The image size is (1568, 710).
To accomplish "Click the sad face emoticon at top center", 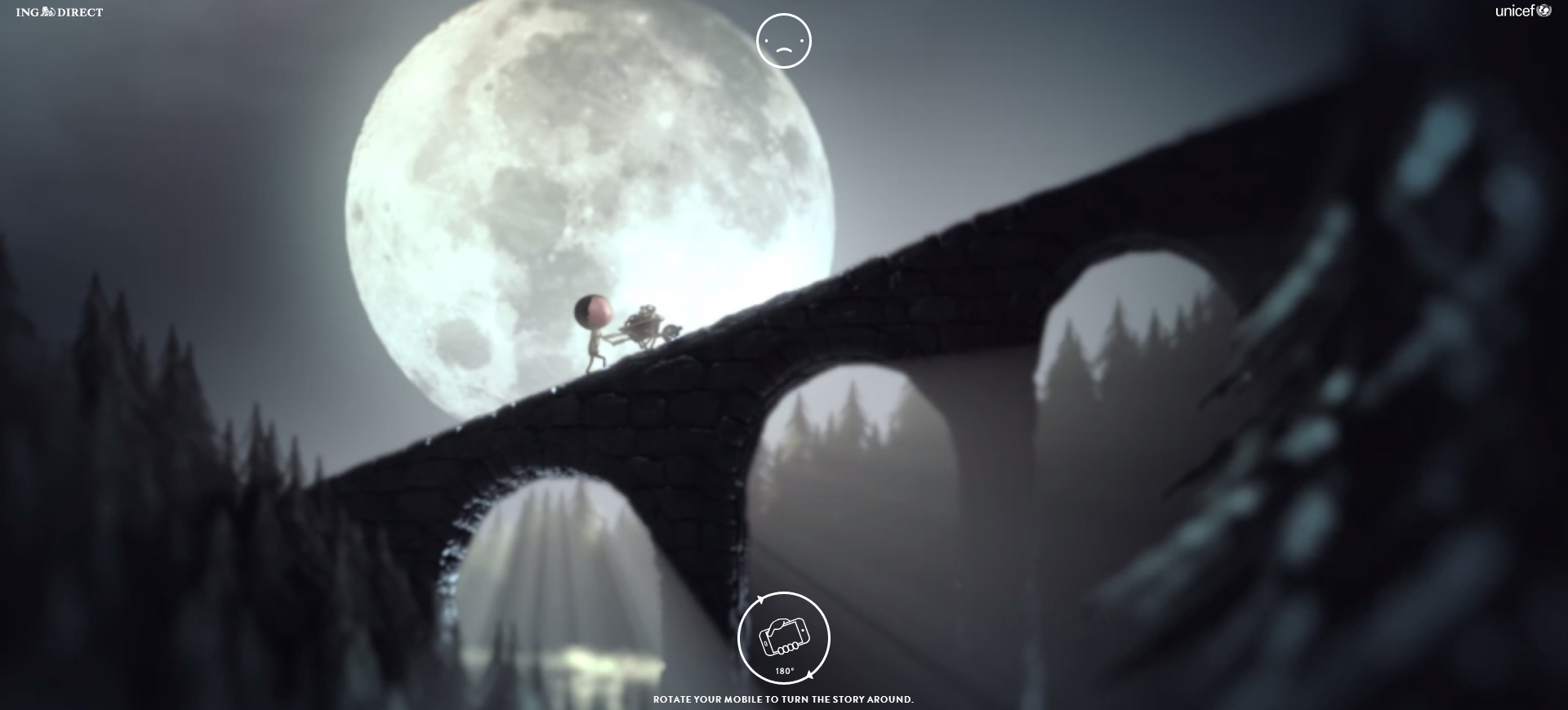I will [785, 39].
